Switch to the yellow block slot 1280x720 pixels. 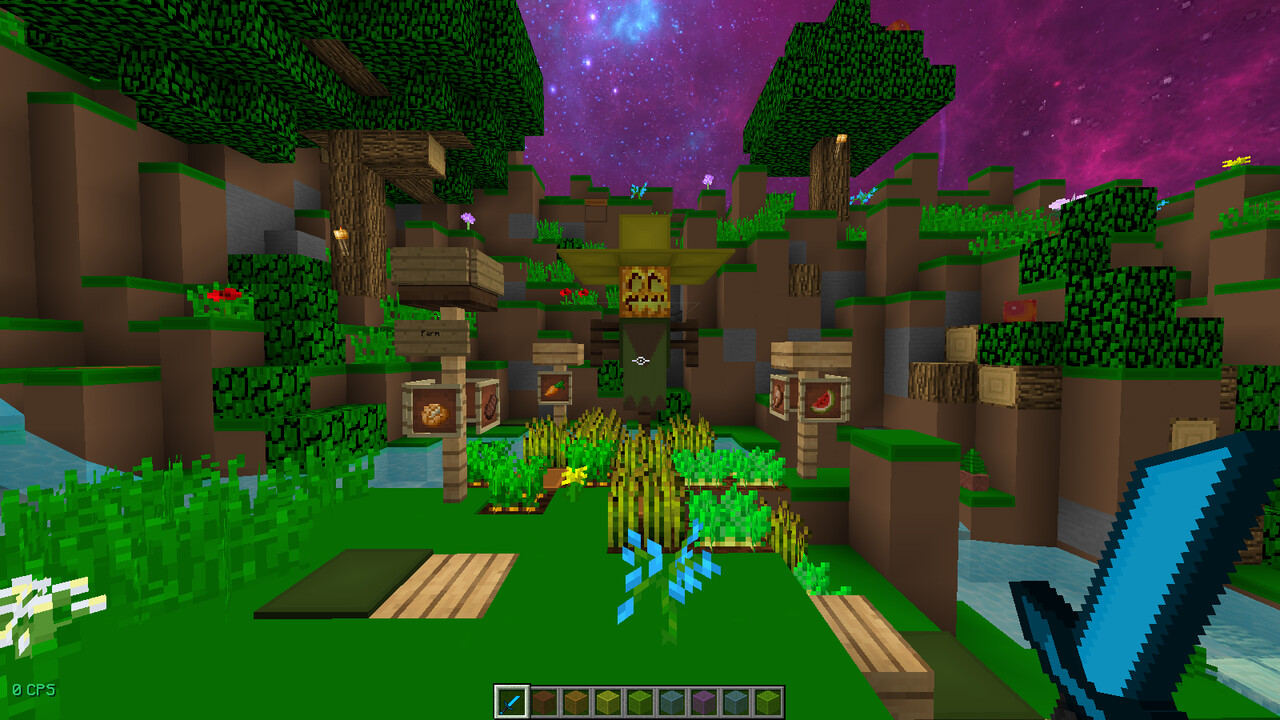(x=607, y=702)
